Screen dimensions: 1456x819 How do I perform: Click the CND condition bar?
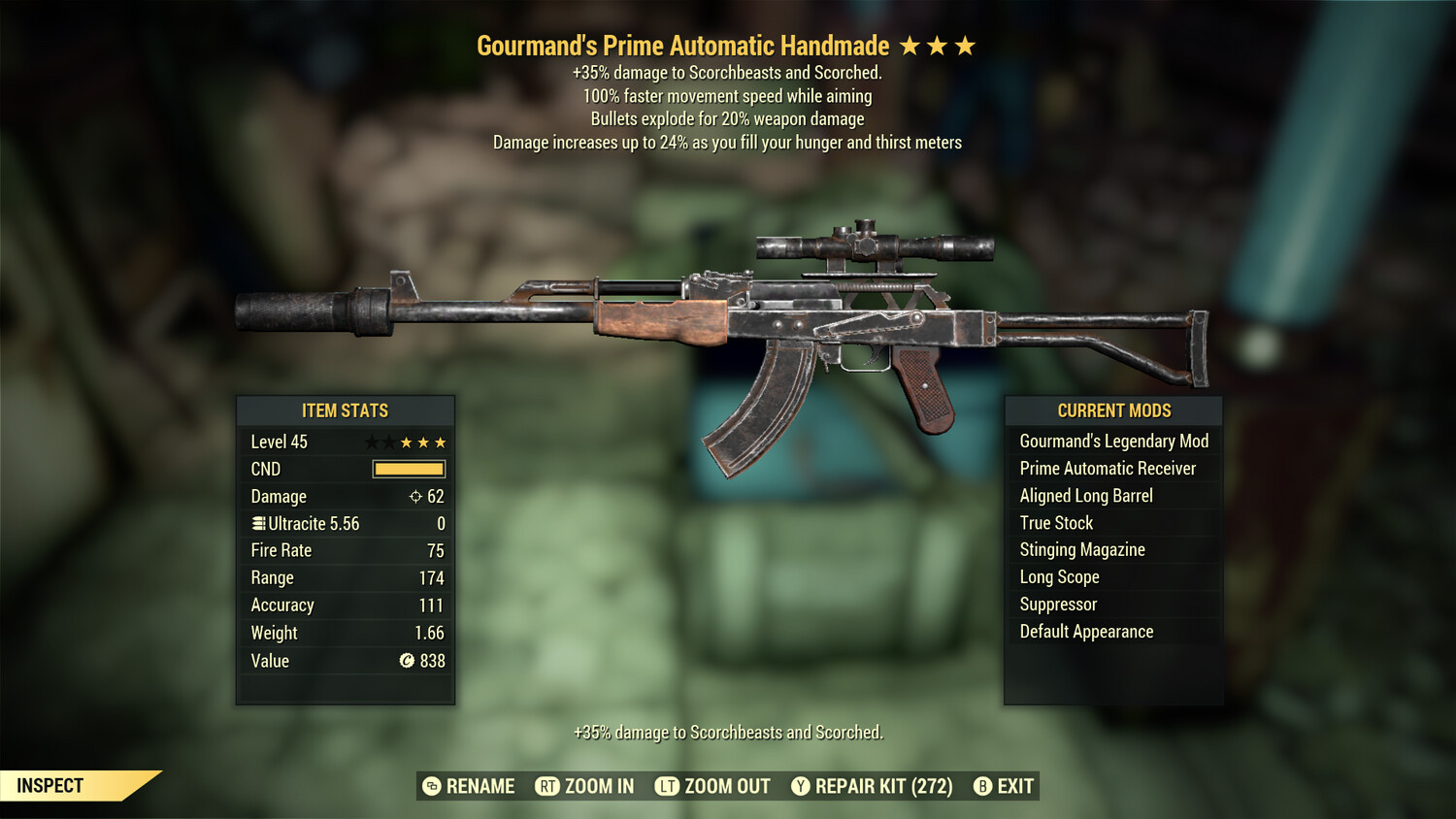pos(408,469)
